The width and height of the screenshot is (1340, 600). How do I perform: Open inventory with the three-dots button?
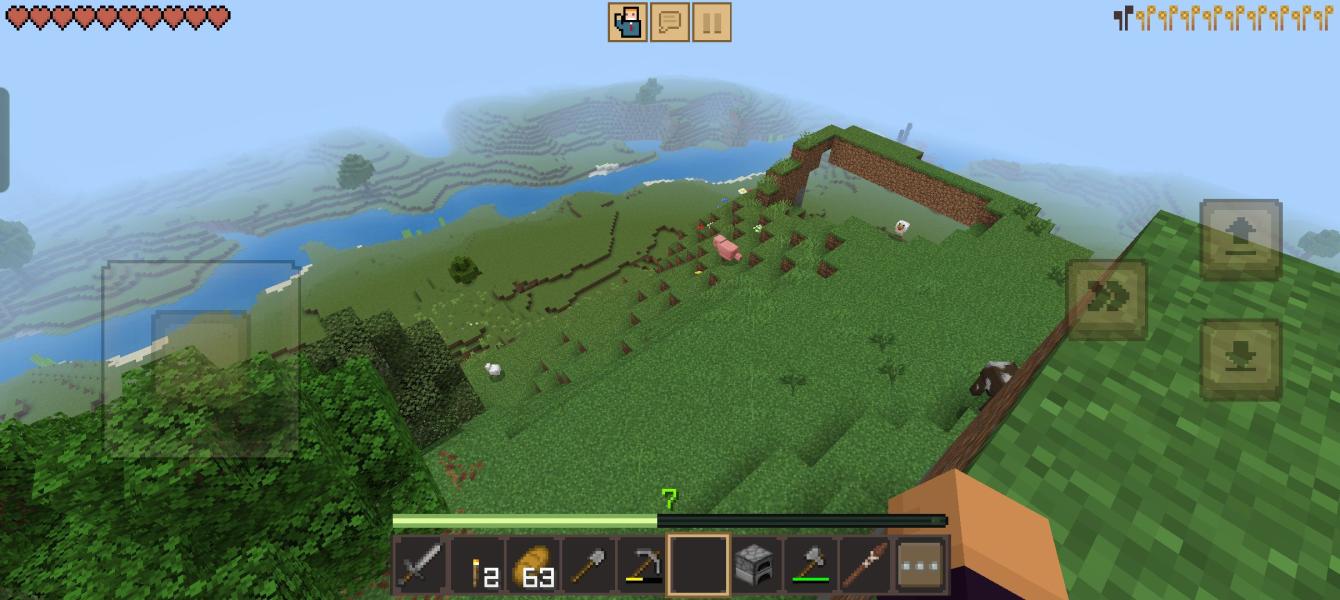(x=920, y=565)
